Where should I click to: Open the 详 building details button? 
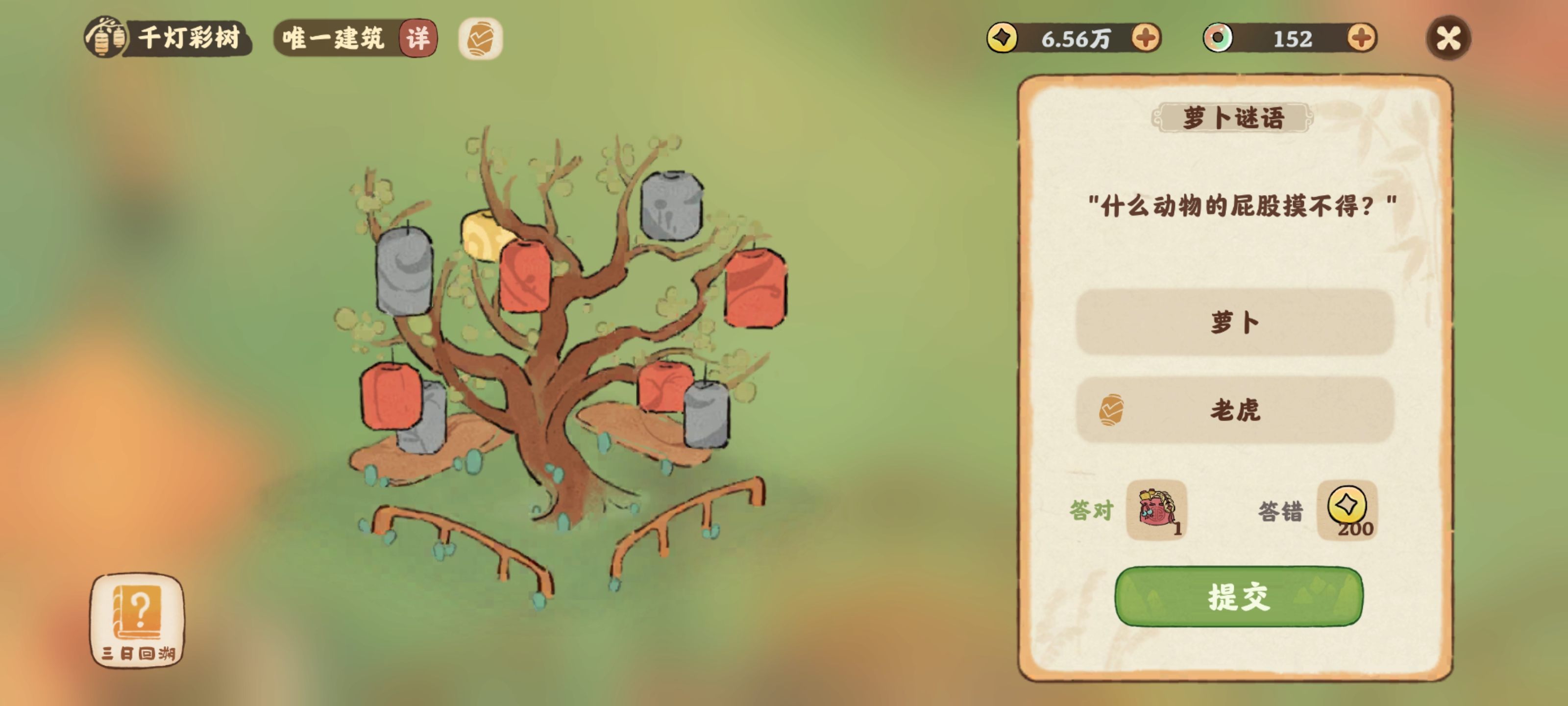pos(418,38)
